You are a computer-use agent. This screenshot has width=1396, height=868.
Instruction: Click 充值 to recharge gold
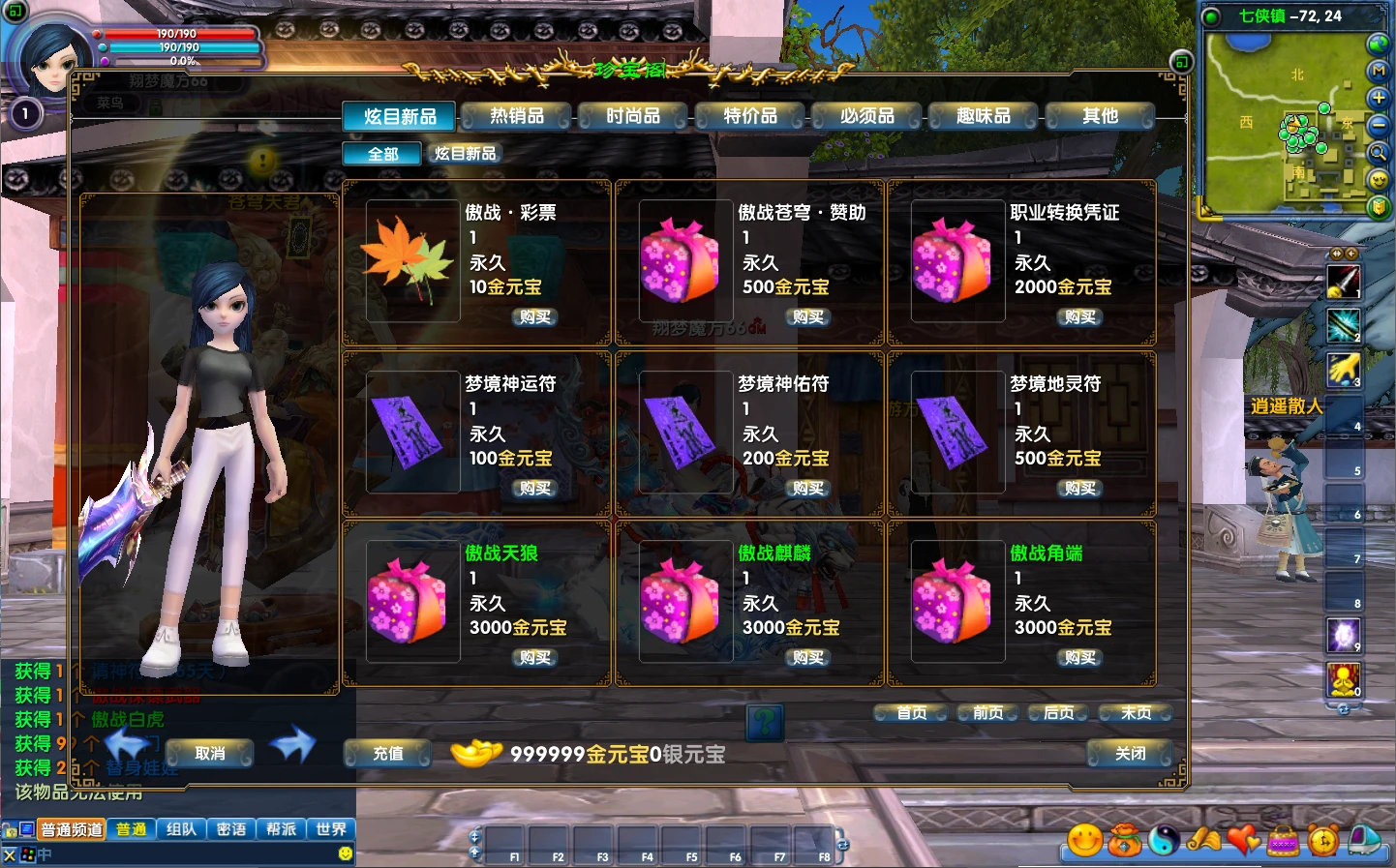coord(388,754)
